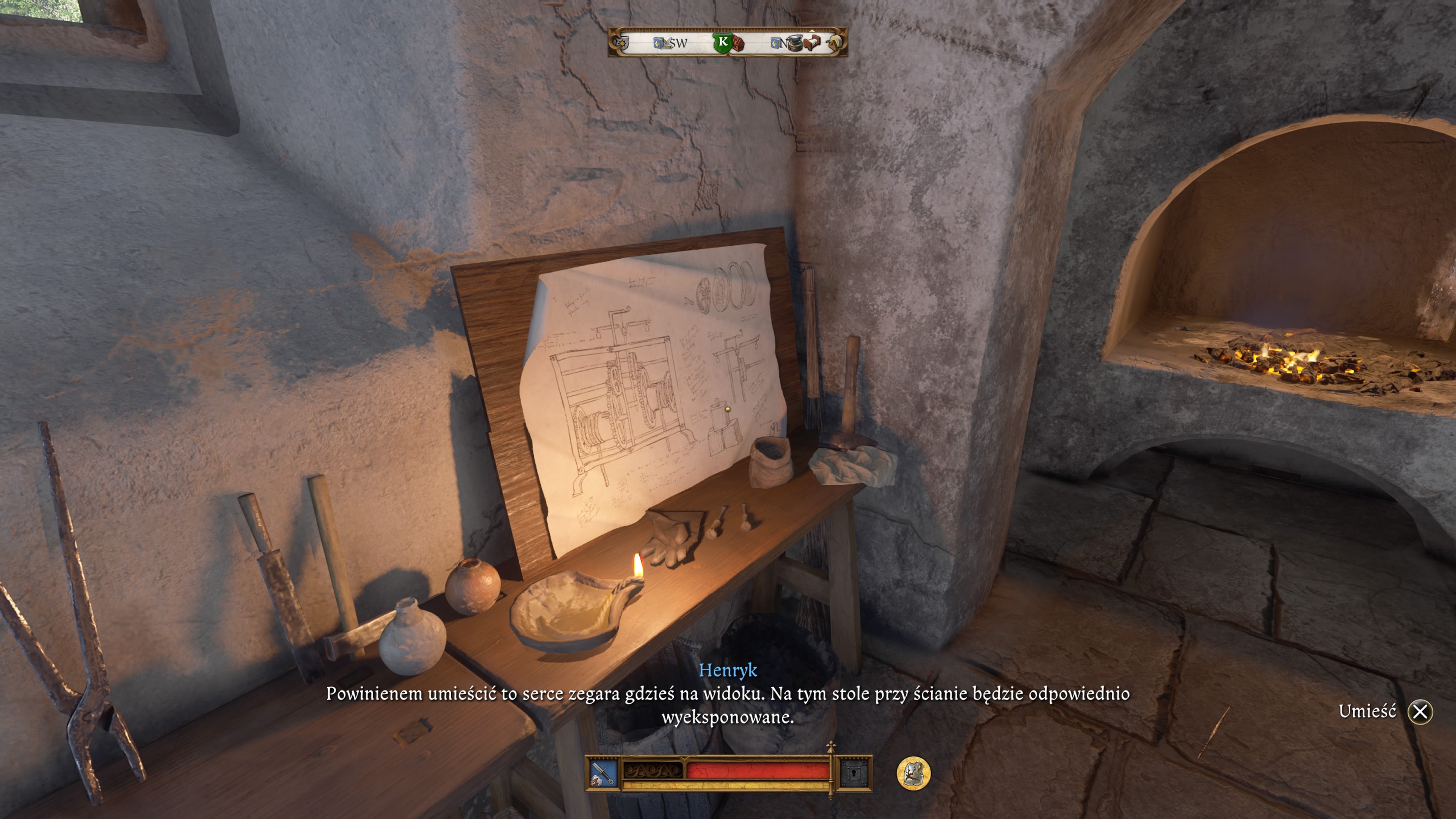
Task: Click the blue book quest icon beside SW
Action: click(x=660, y=44)
